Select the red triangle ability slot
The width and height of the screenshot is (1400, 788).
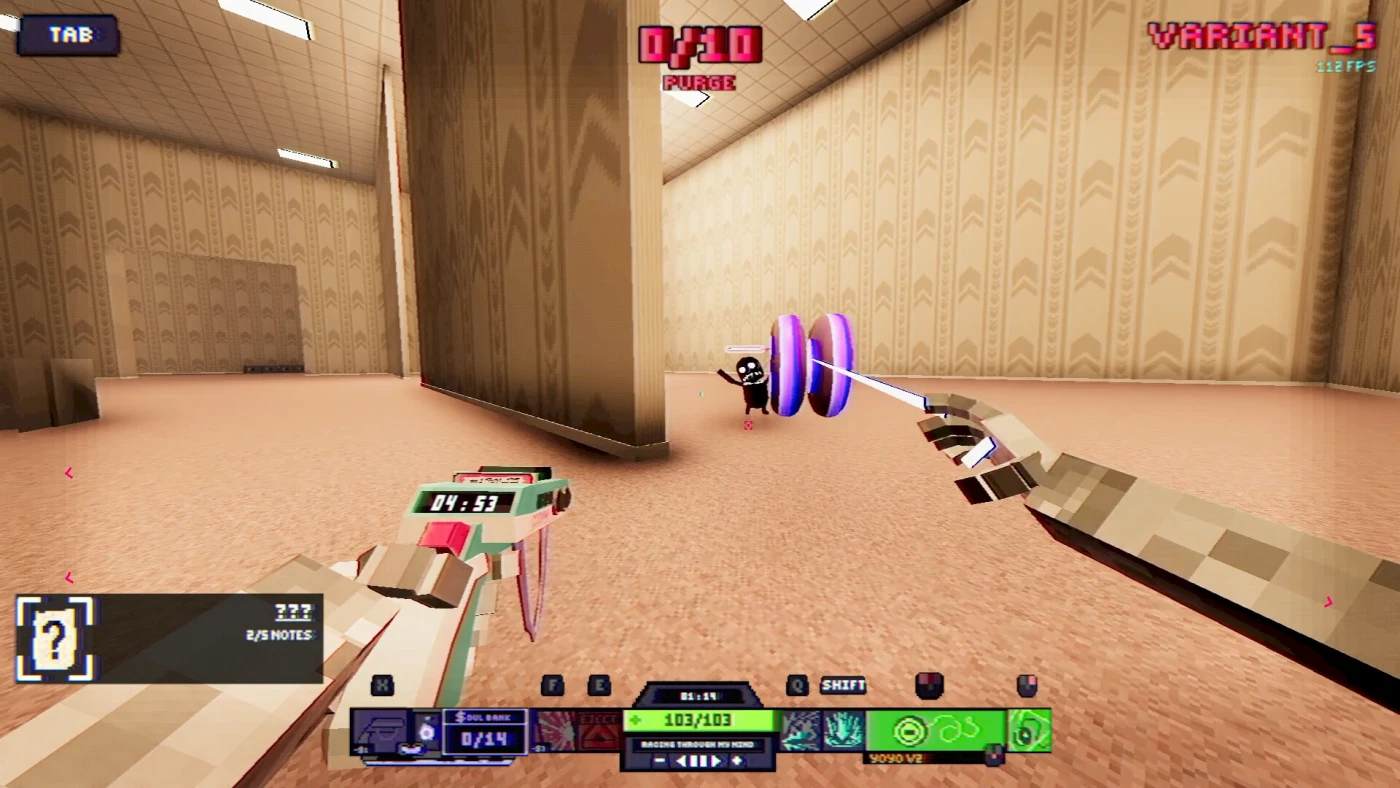click(x=600, y=730)
